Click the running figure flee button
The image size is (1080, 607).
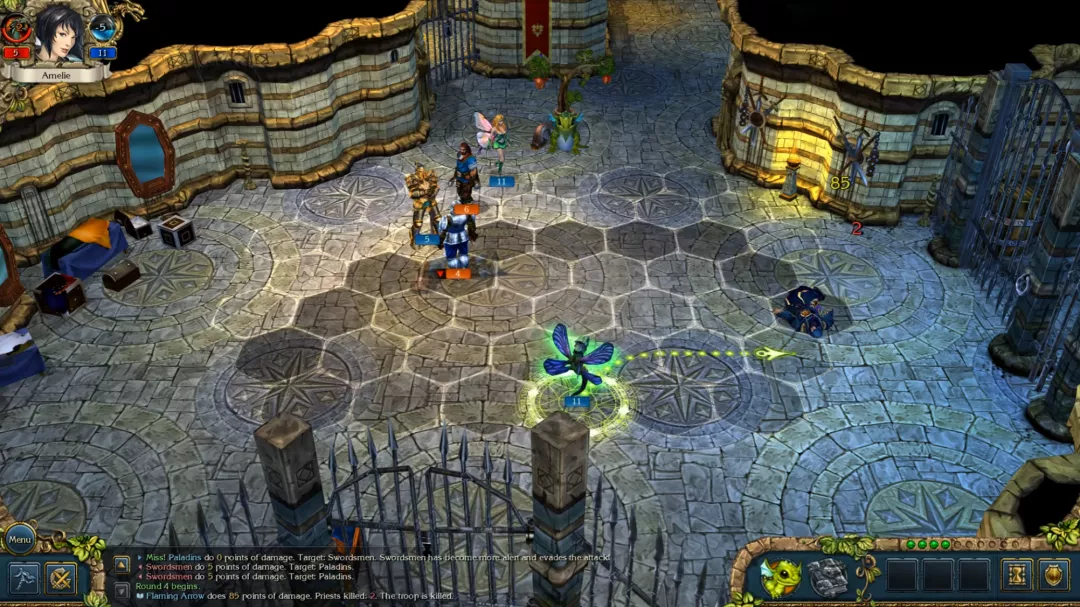pyautogui.click(x=24, y=578)
